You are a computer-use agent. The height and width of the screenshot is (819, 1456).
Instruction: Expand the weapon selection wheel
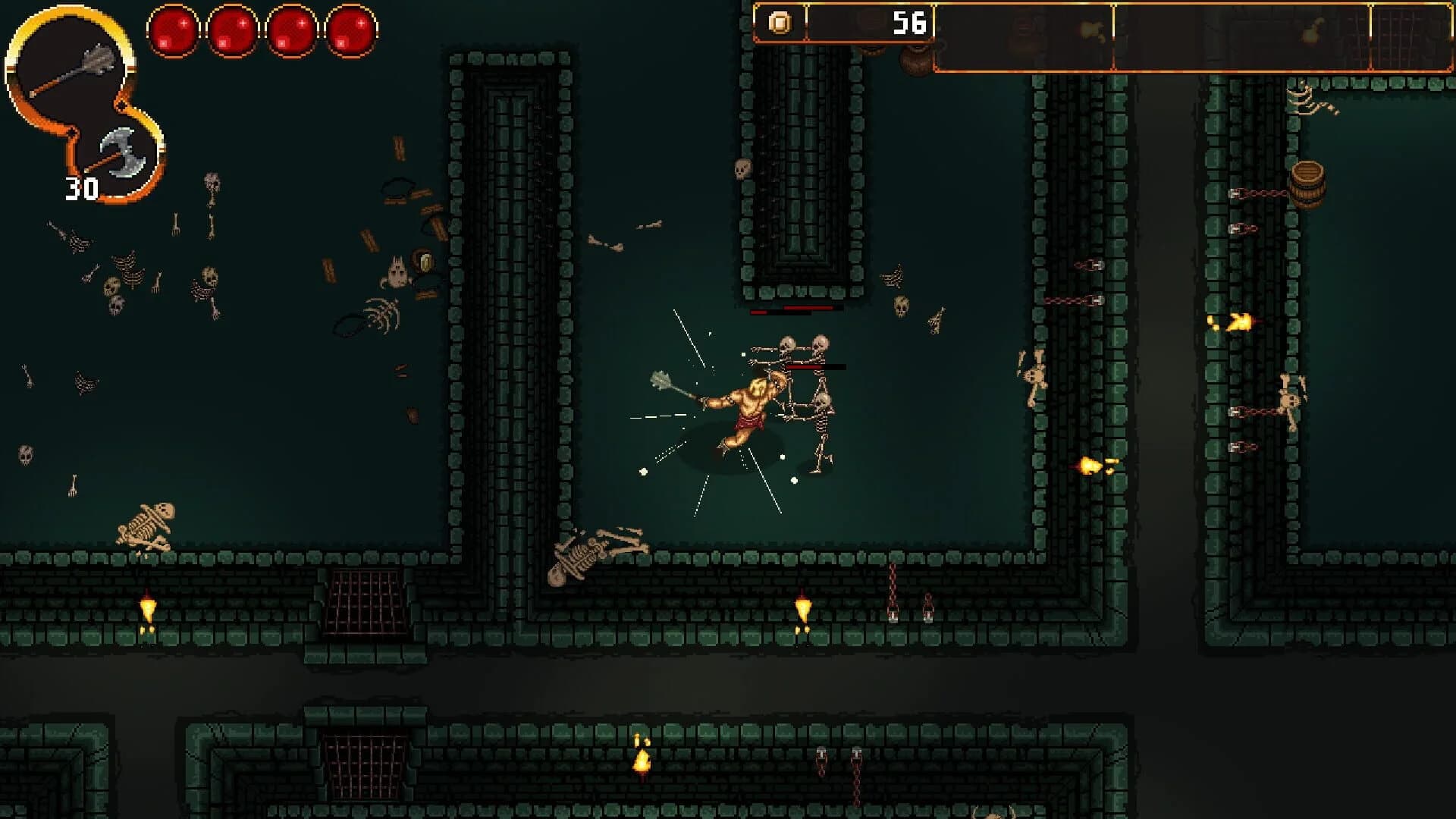(x=83, y=106)
